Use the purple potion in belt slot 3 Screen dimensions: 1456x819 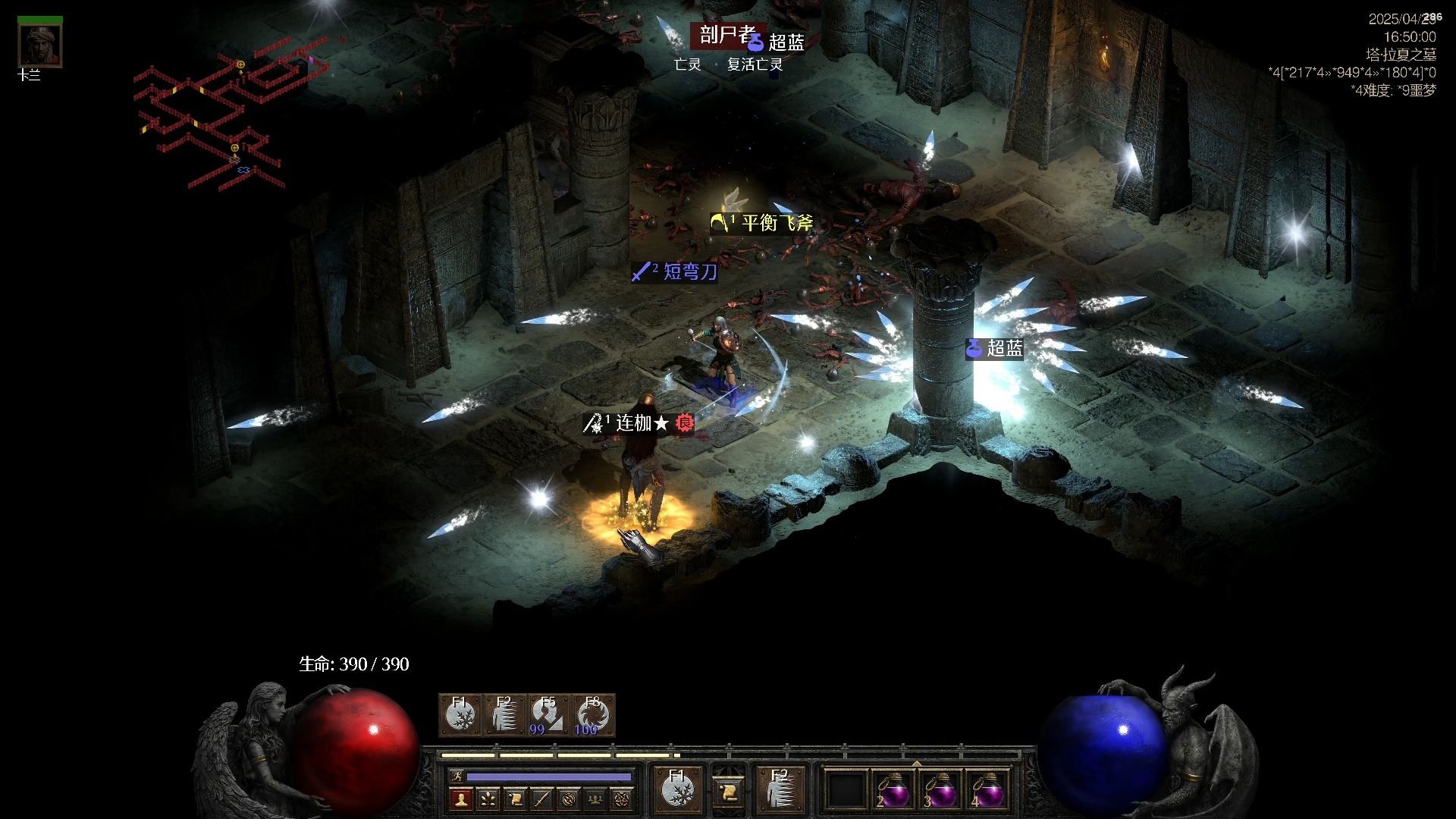(x=940, y=791)
